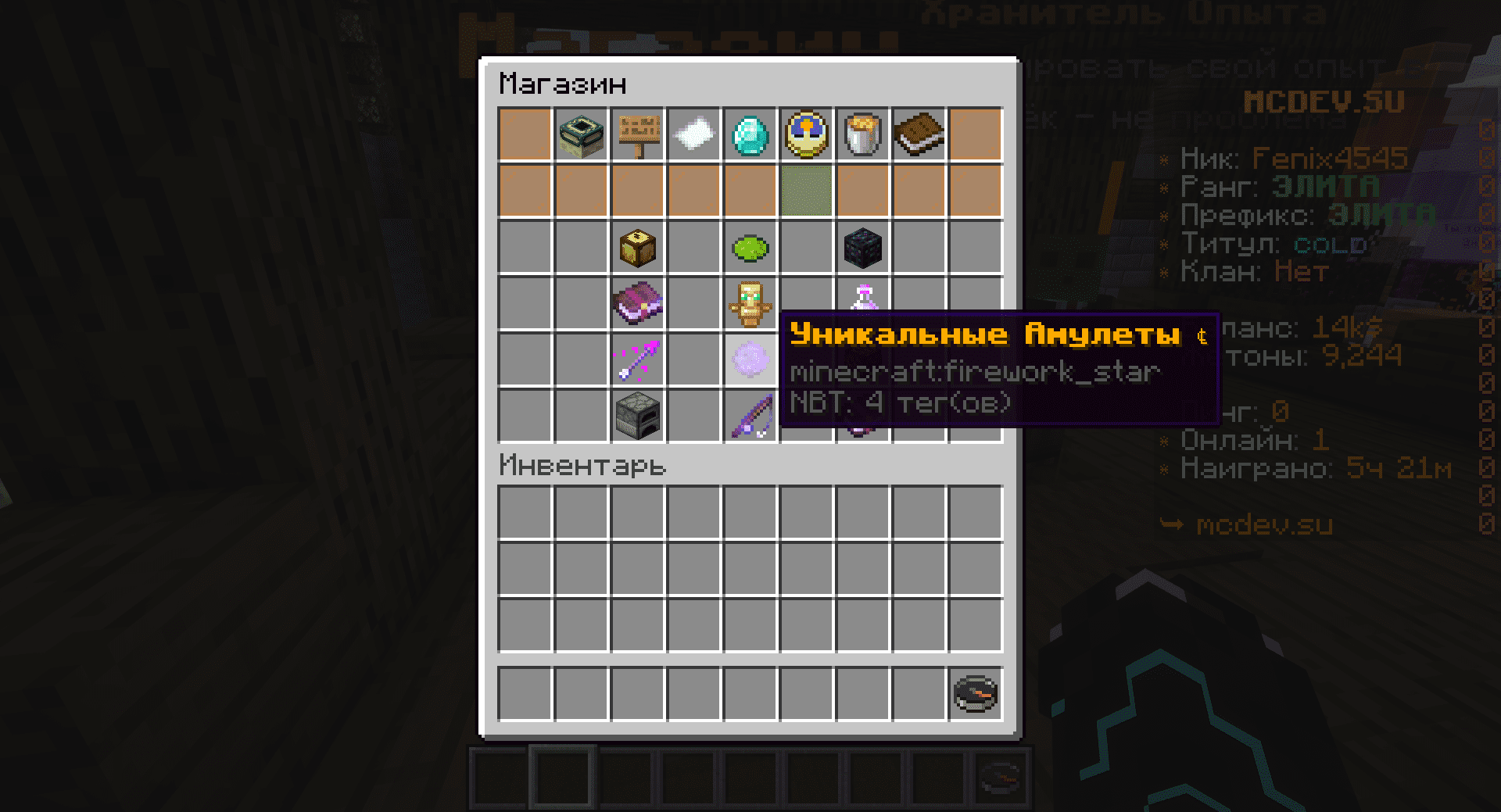Click the oak sign item
This screenshot has height=812, width=1501.
[638, 134]
